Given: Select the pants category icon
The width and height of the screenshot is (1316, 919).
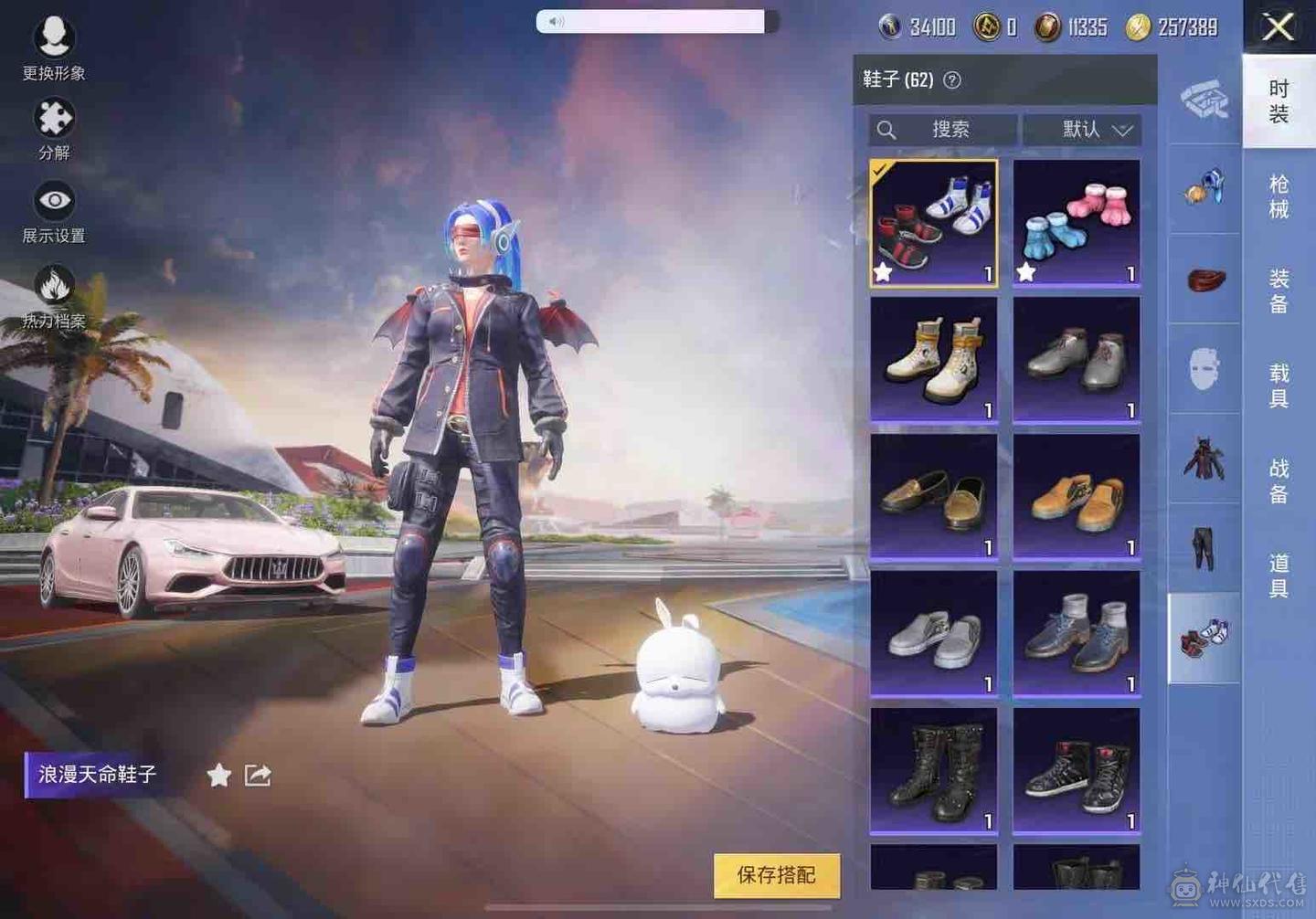Looking at the screenshot, I should [1205, 548].
